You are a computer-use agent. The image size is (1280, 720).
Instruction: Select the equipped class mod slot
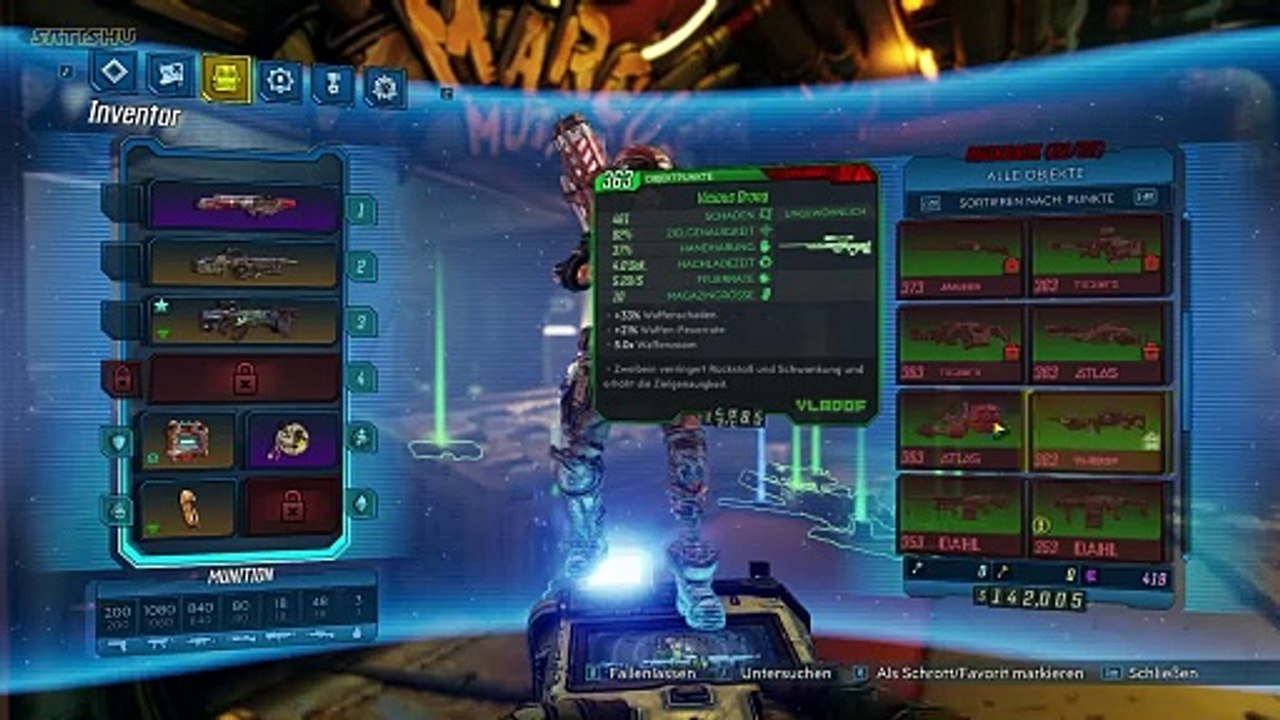coord(187,508)
